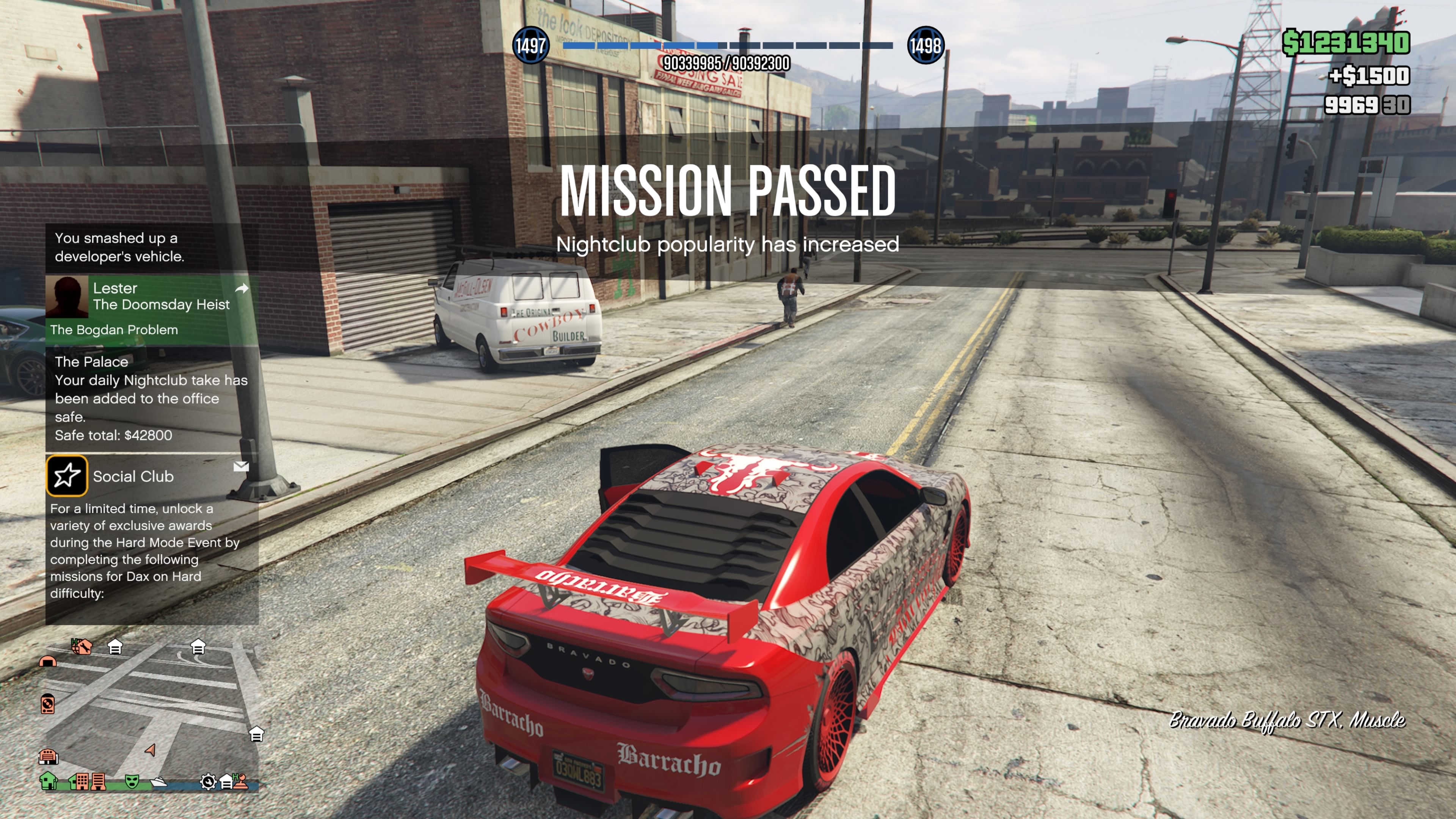This screenshot has width=1456, height=819.
Task: Click the green safehouse blip on minimap
Action: 49,781
